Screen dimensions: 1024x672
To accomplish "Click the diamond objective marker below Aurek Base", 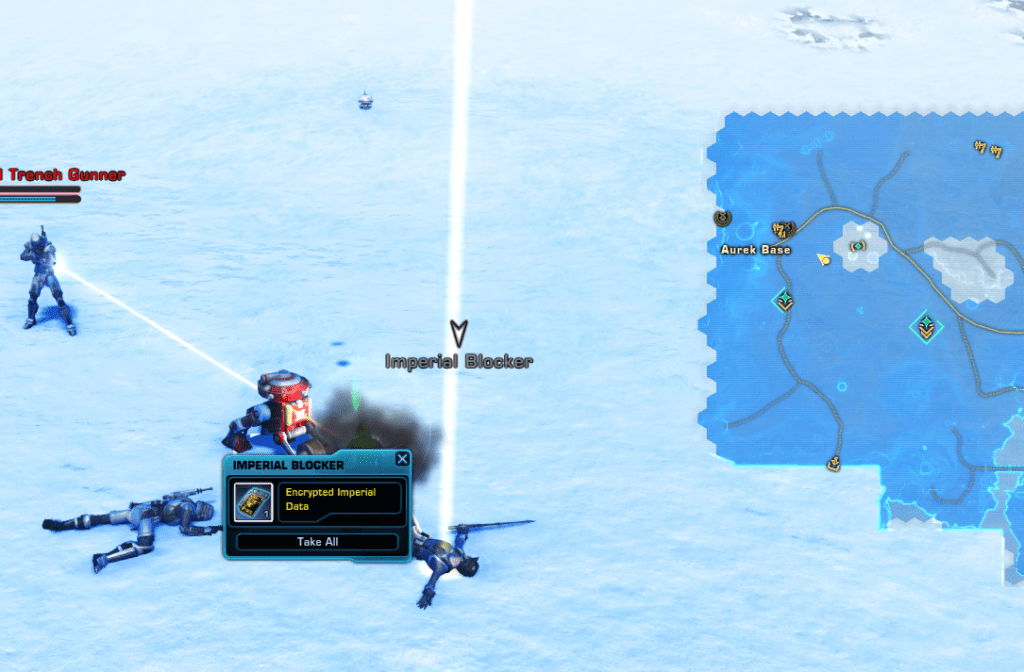I will (784, 300).
